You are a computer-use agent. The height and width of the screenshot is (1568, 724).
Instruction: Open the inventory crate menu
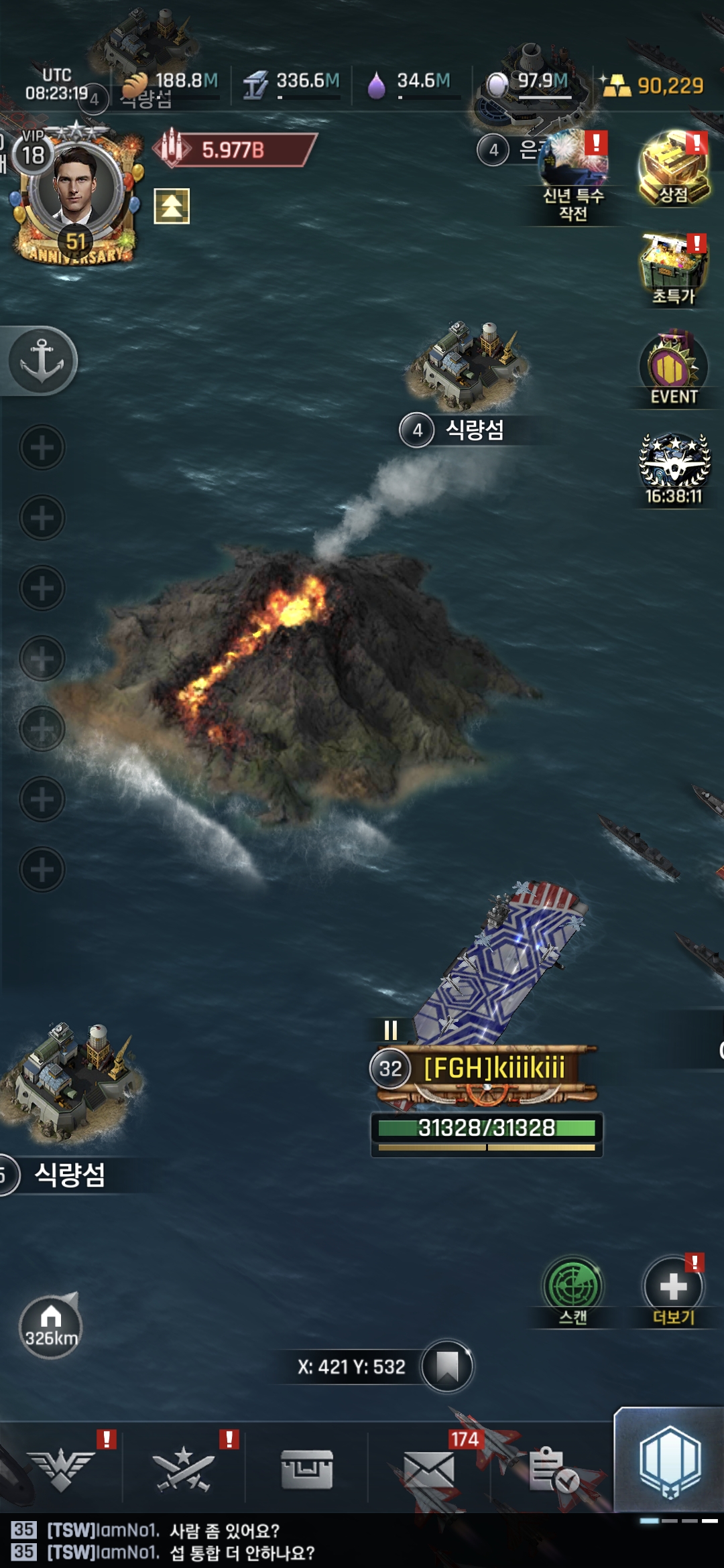pyautogui.click(x=307, y=1469)
